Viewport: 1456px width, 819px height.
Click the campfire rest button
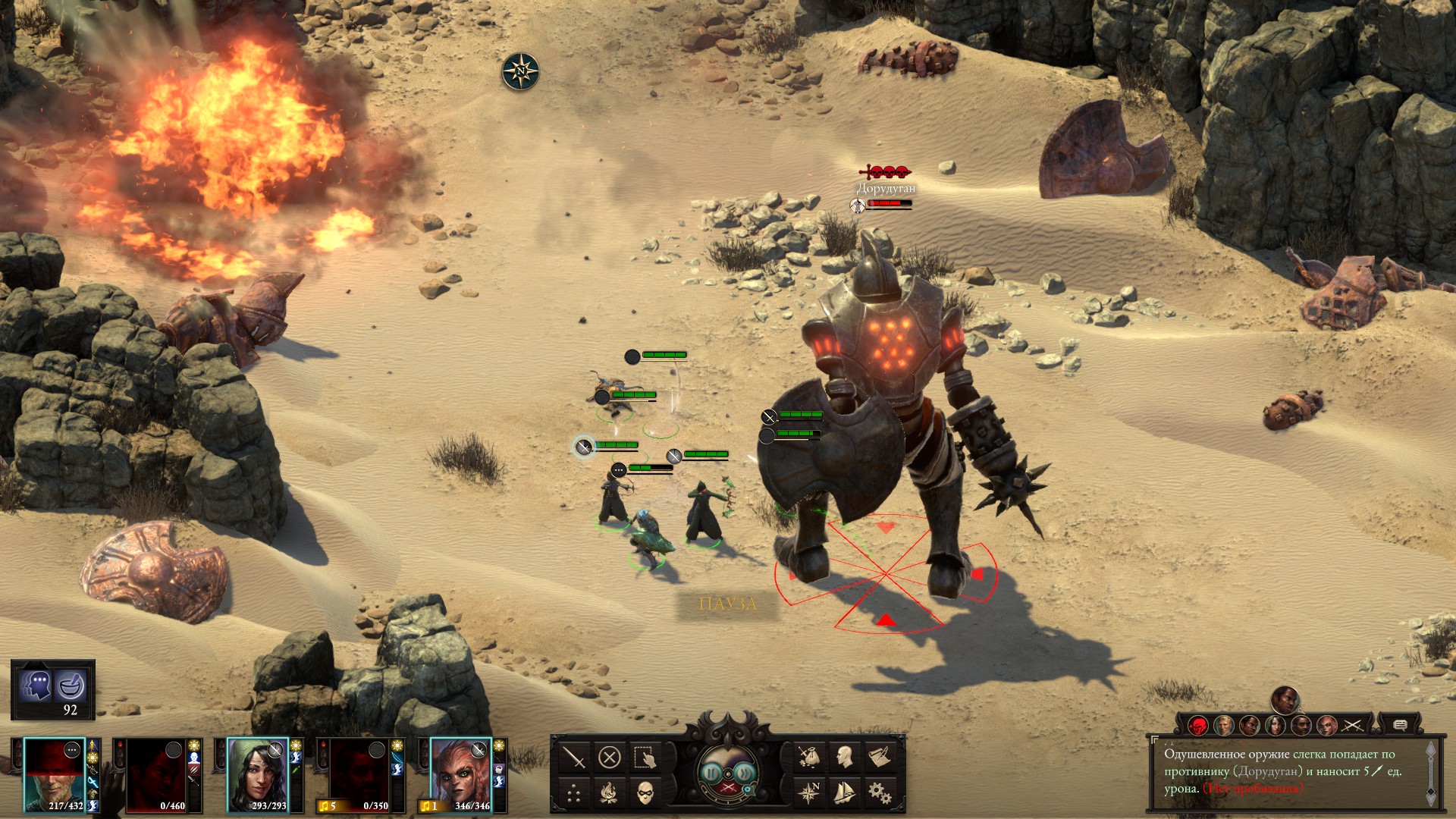click(609, 794)
